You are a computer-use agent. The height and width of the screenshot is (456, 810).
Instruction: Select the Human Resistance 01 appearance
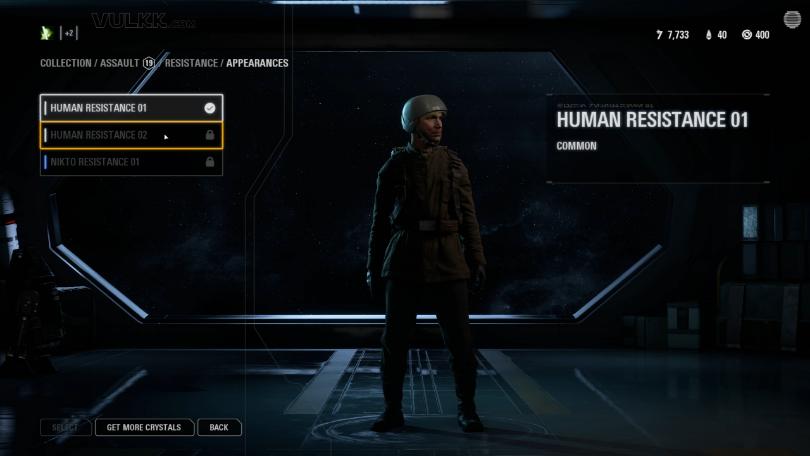[x=130, y=108]
